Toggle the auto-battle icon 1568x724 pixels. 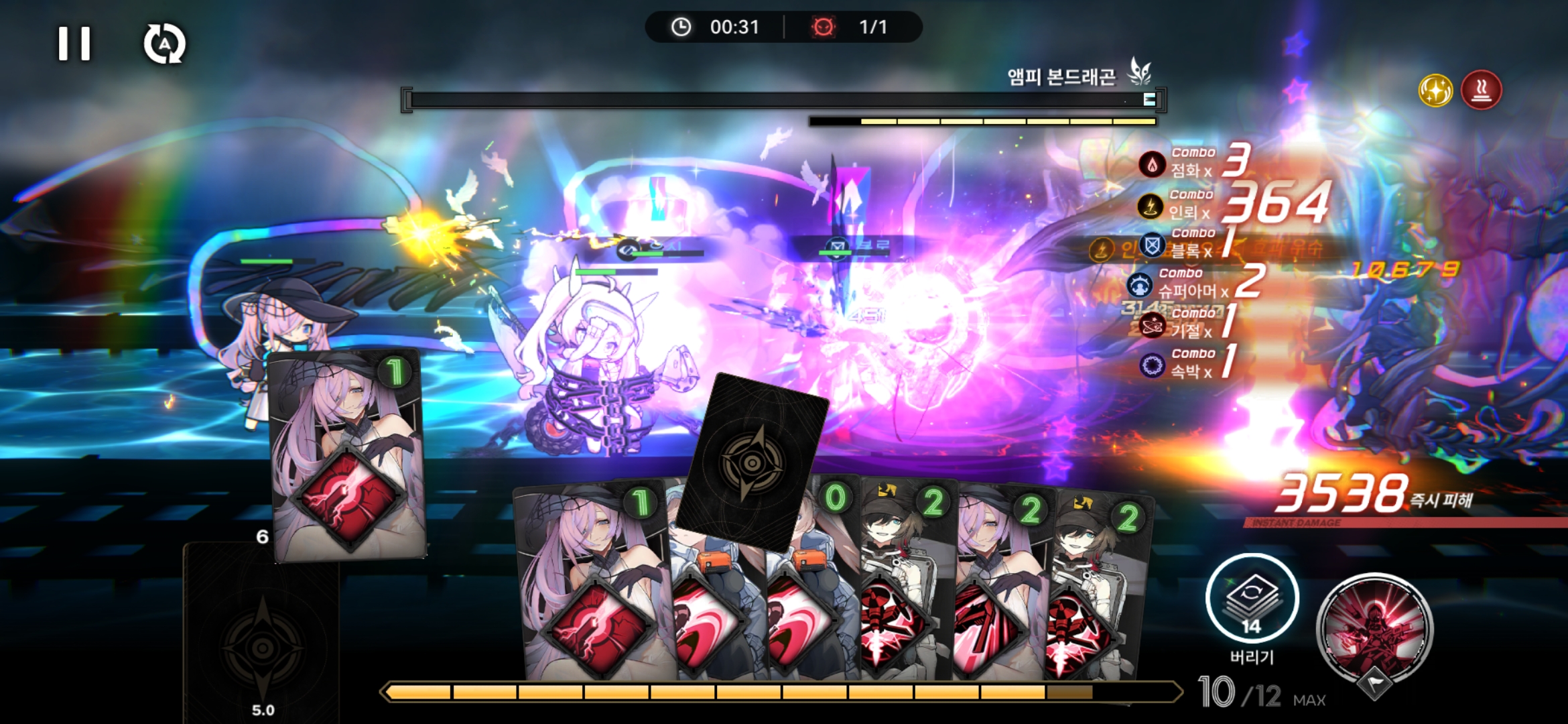click(x=164, y=44)
